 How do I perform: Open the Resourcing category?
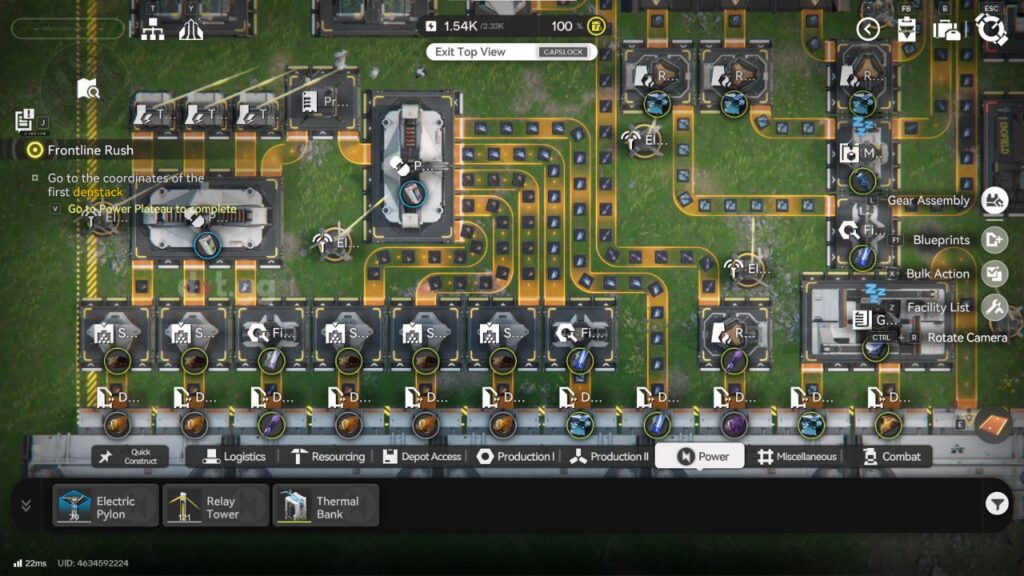[x=328, y=456]
